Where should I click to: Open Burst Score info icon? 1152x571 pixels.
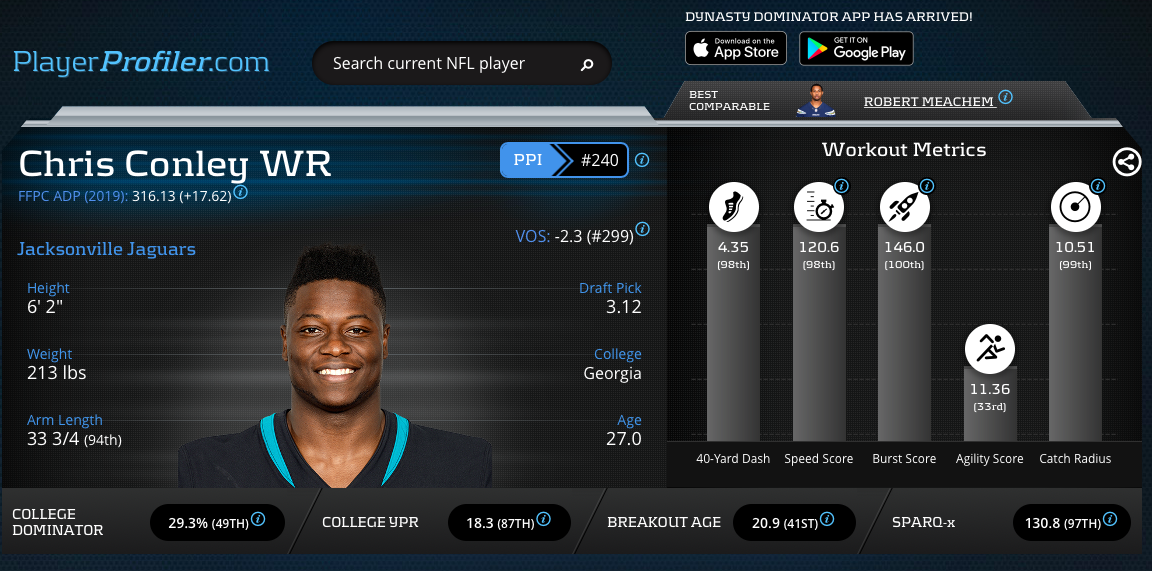click(x=927, y=186)
